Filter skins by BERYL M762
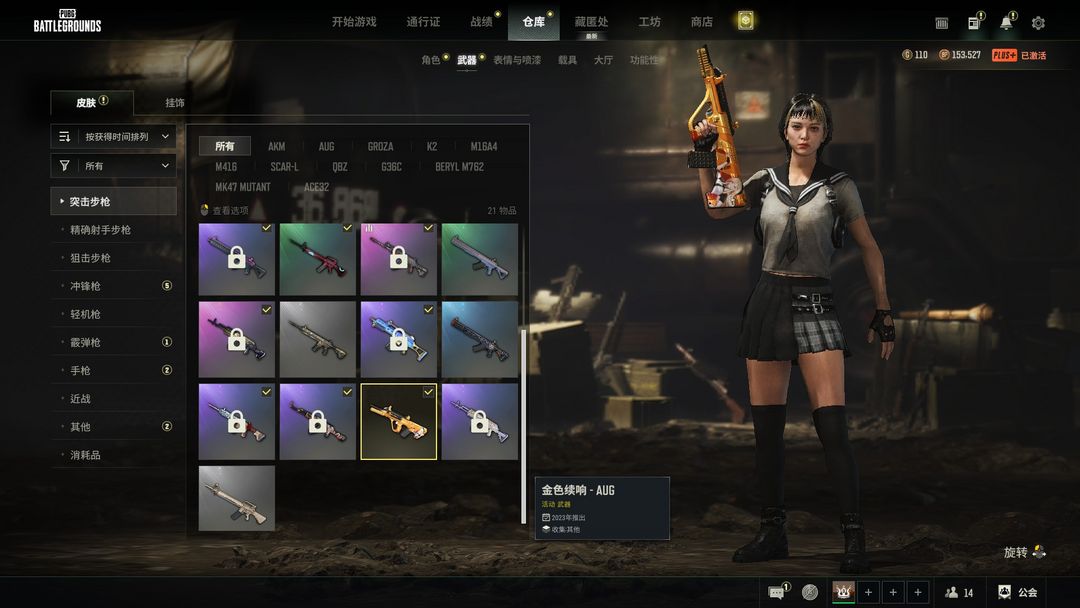Screen dimensions: 1080x608 point(459,167)
